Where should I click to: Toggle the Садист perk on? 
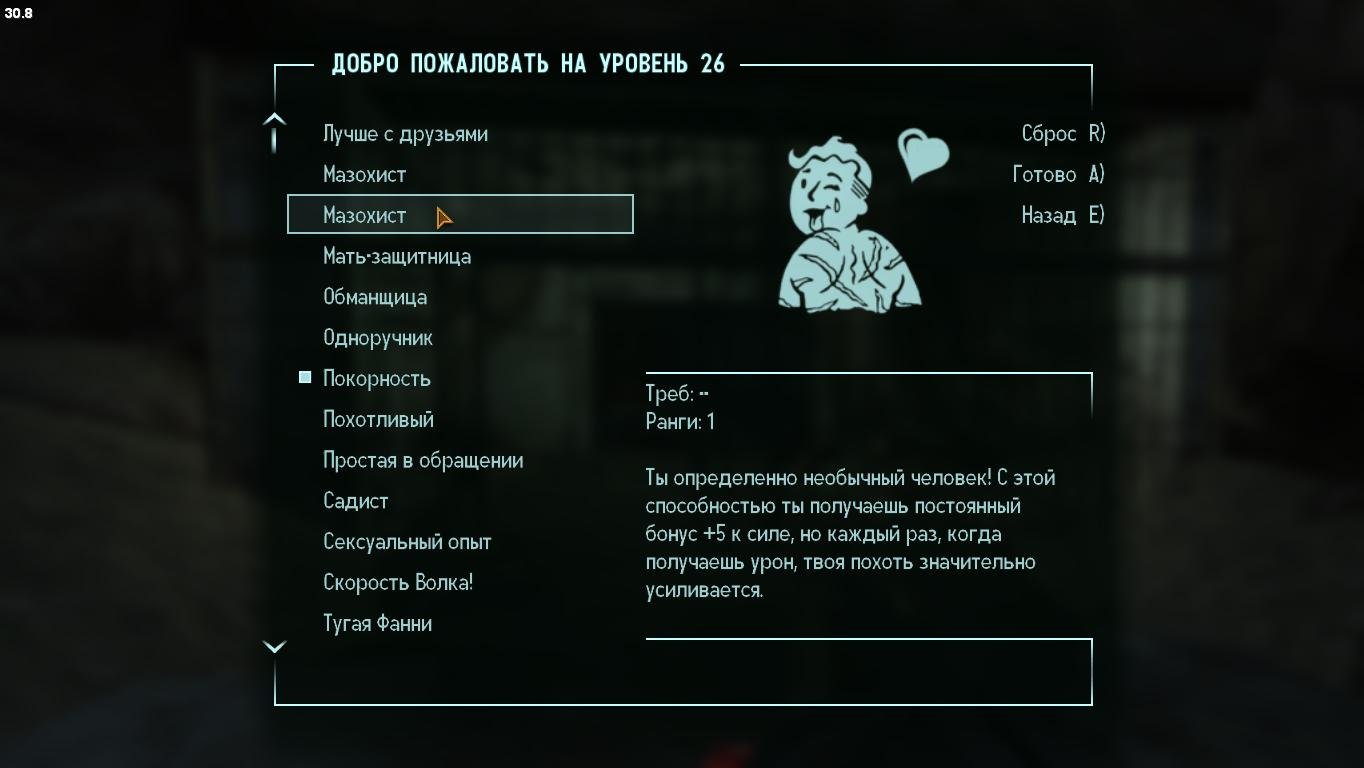355,500
